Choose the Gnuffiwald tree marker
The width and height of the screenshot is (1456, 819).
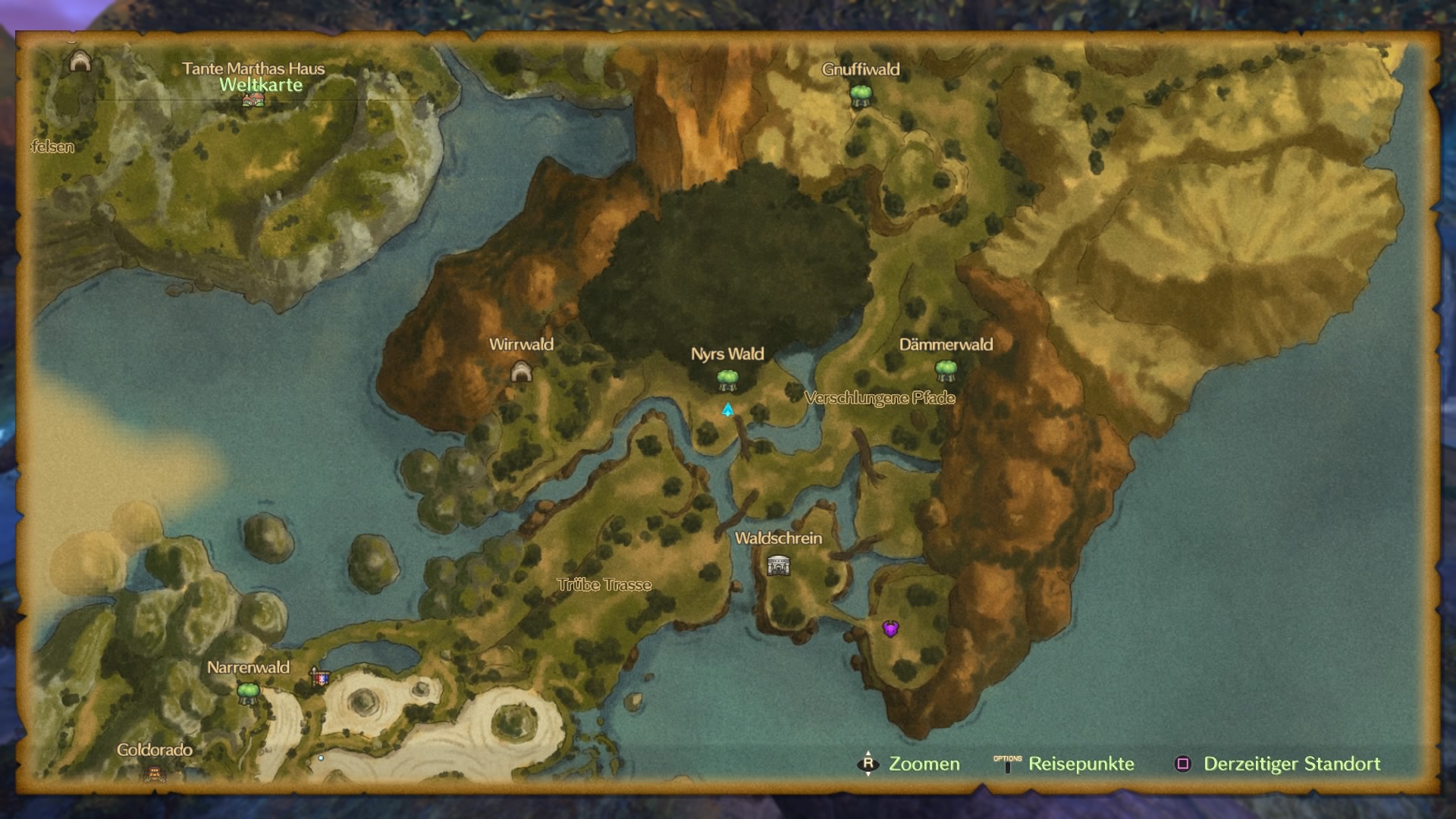(x=860, y=96)
